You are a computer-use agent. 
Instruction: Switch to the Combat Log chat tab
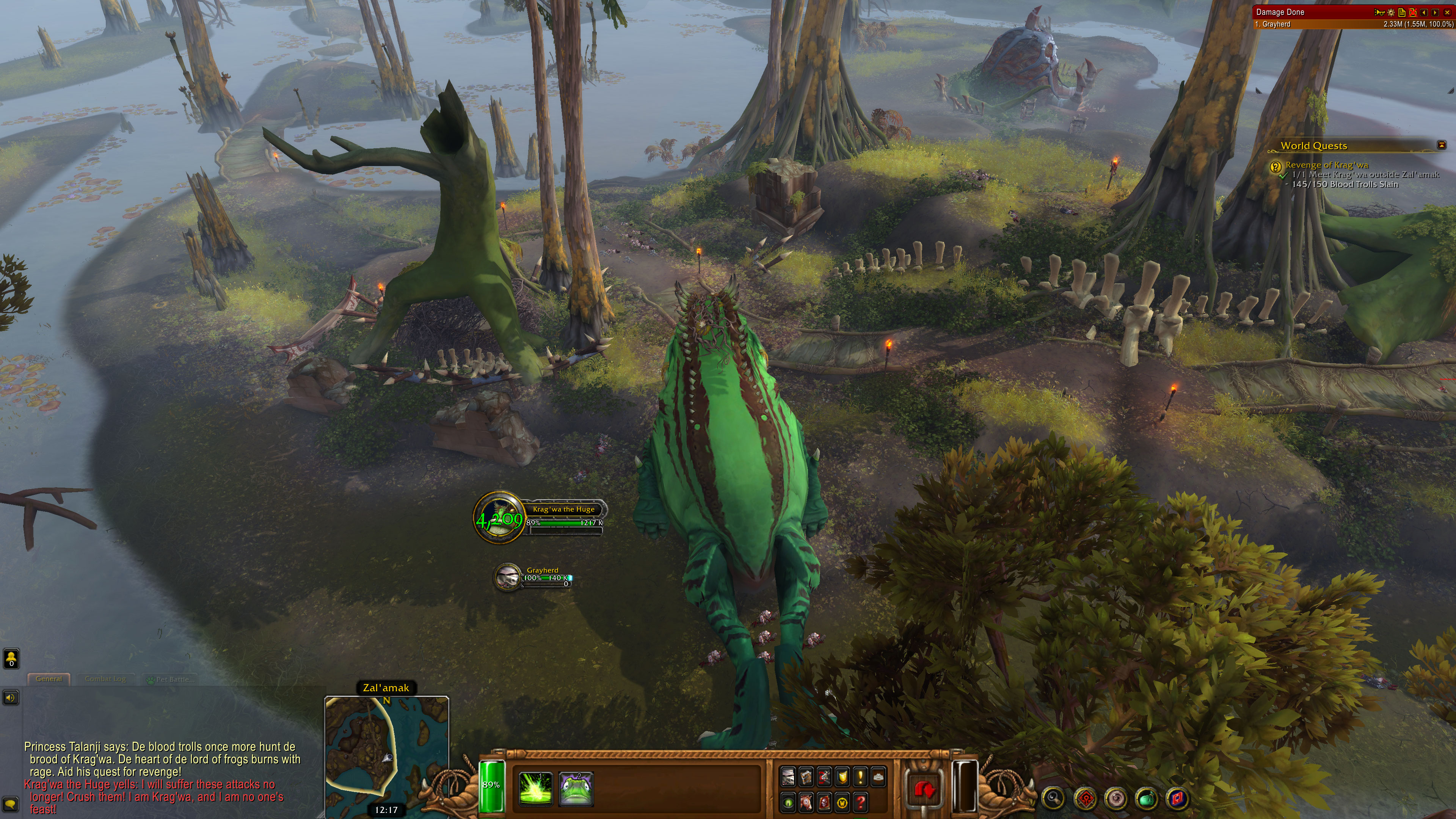(x=105, y=679)
